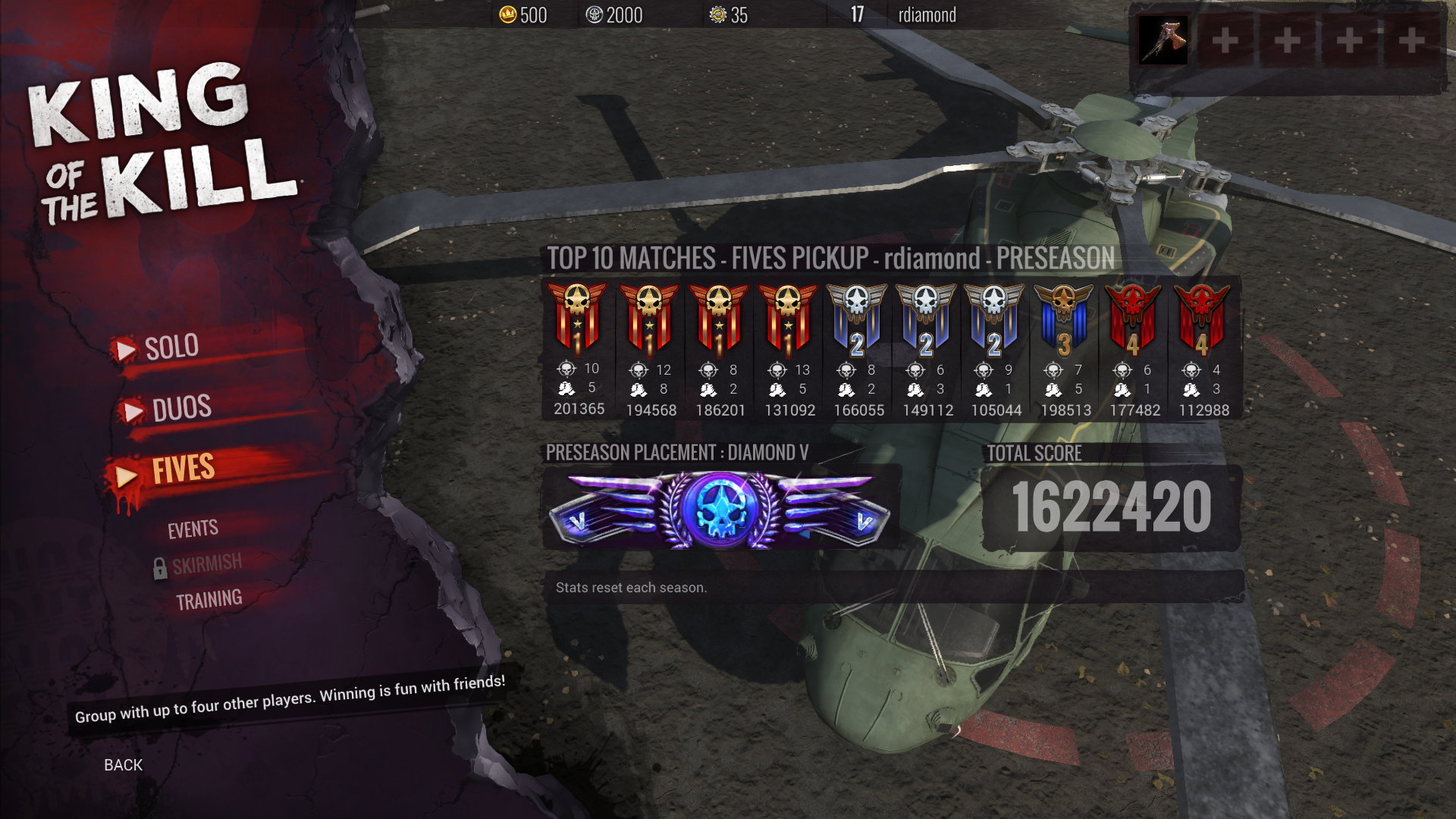
Task: Choose the DUOS game mode
Action: (181, 408)
